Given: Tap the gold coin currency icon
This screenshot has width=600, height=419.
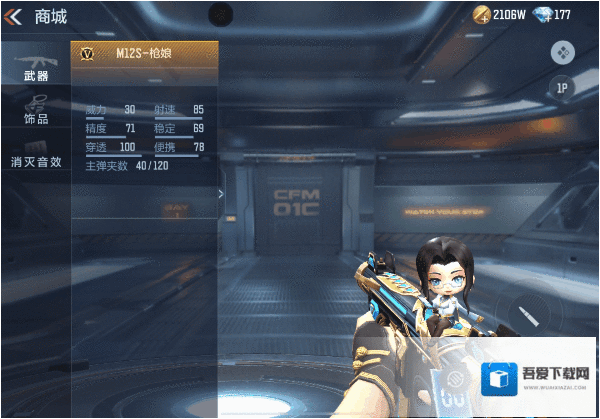Looking at the screenshot, I should coord(482,14).
